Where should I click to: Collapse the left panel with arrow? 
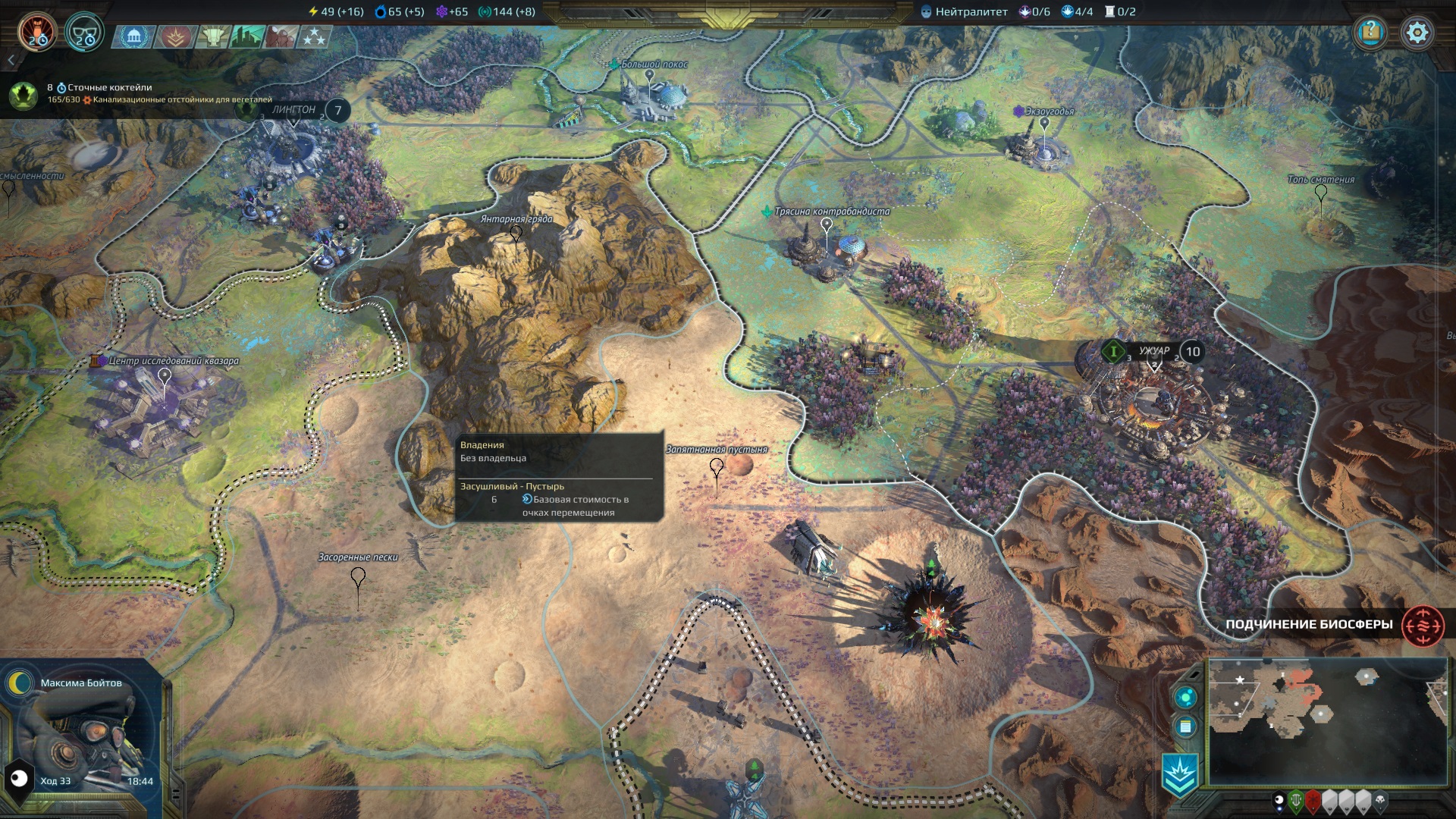[x=11, y=60]
